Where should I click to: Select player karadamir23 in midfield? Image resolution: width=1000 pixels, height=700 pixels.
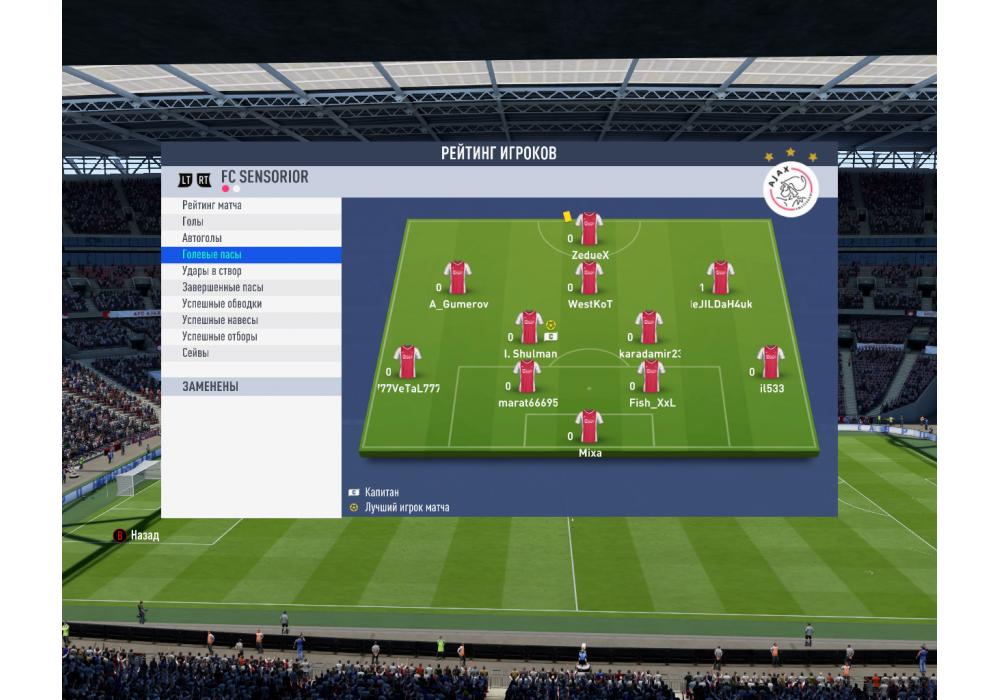coord(649,328)
